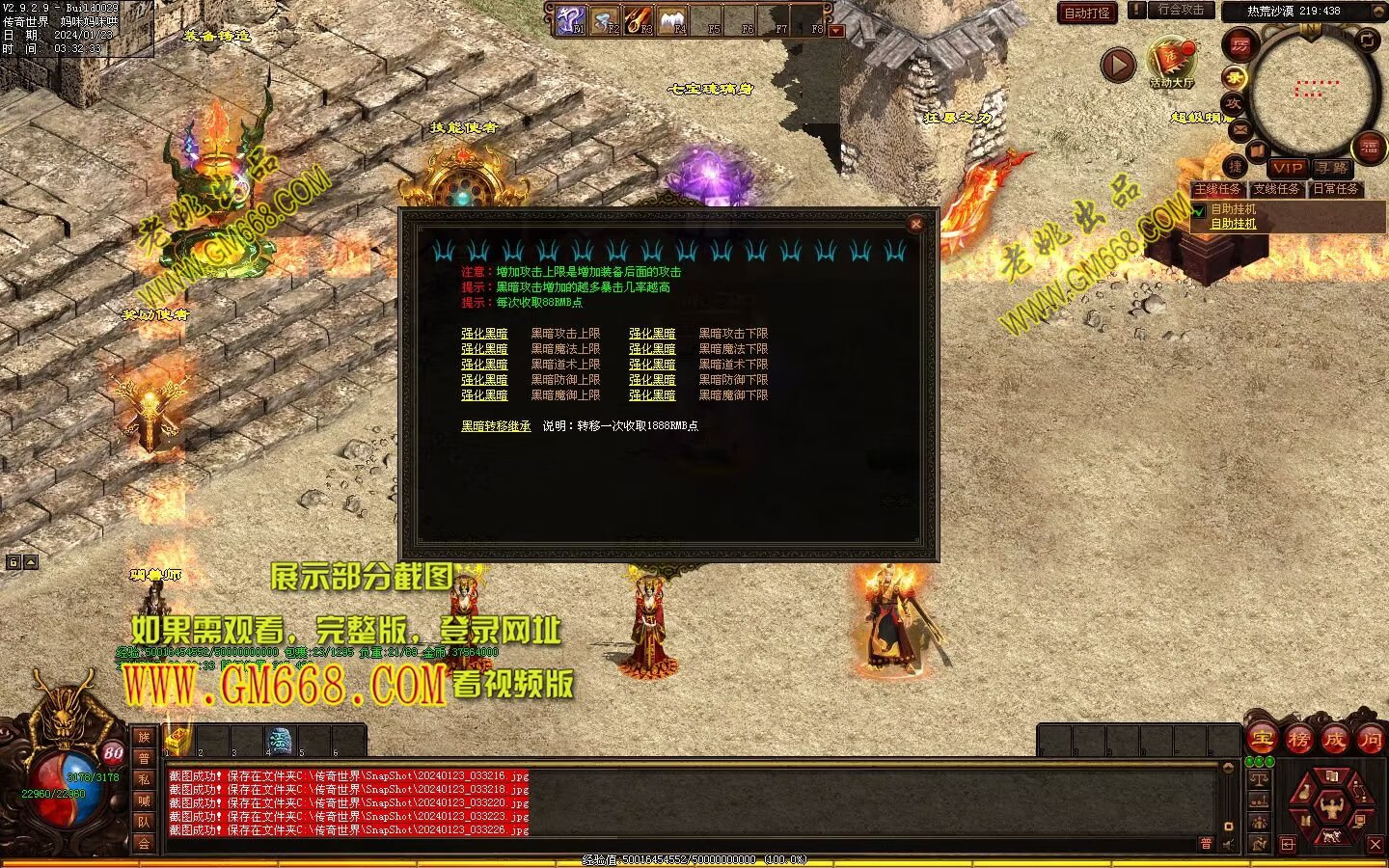Toggle the 自助挂机 checkbox
Image resolution: width=1389 pixels, height=868 pixels.
[1199, 210]
